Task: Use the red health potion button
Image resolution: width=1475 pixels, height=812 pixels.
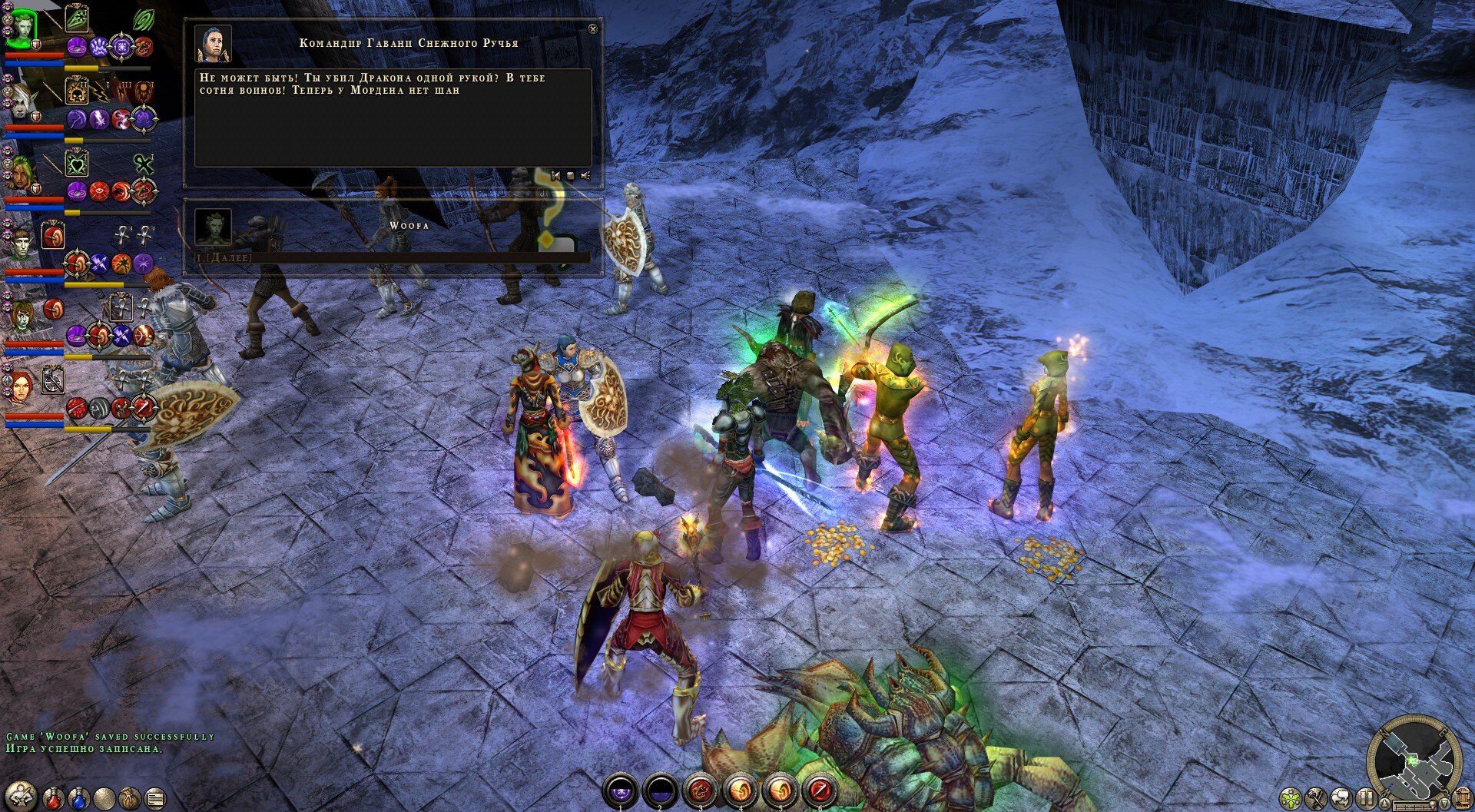Action: coord(54,798)
